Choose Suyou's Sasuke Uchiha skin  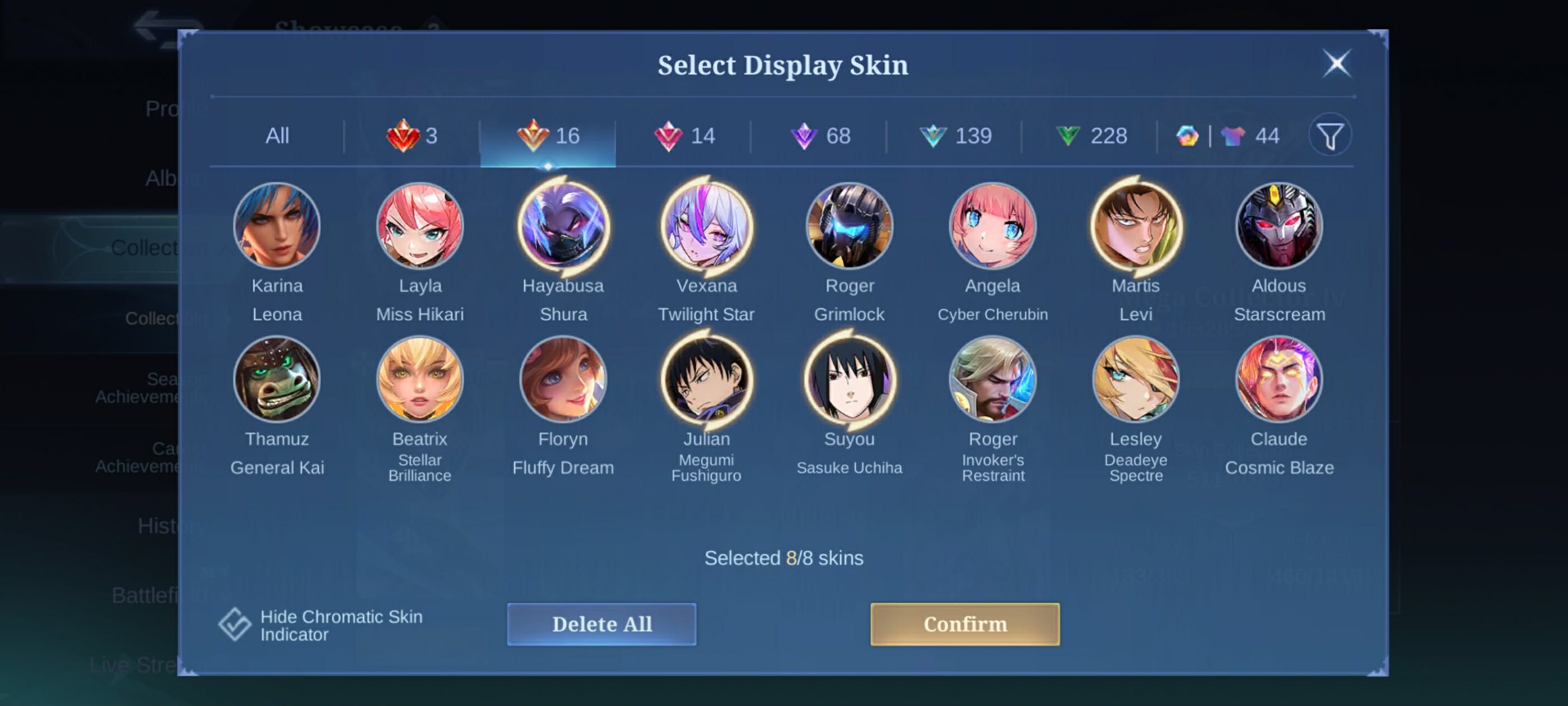(x=849, y=380)
